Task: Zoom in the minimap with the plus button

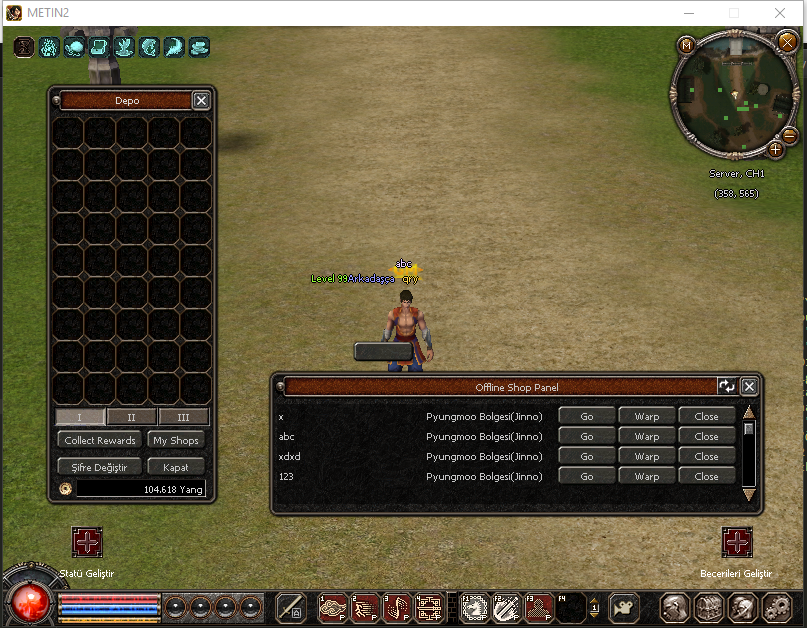Action: coord(775,149)
